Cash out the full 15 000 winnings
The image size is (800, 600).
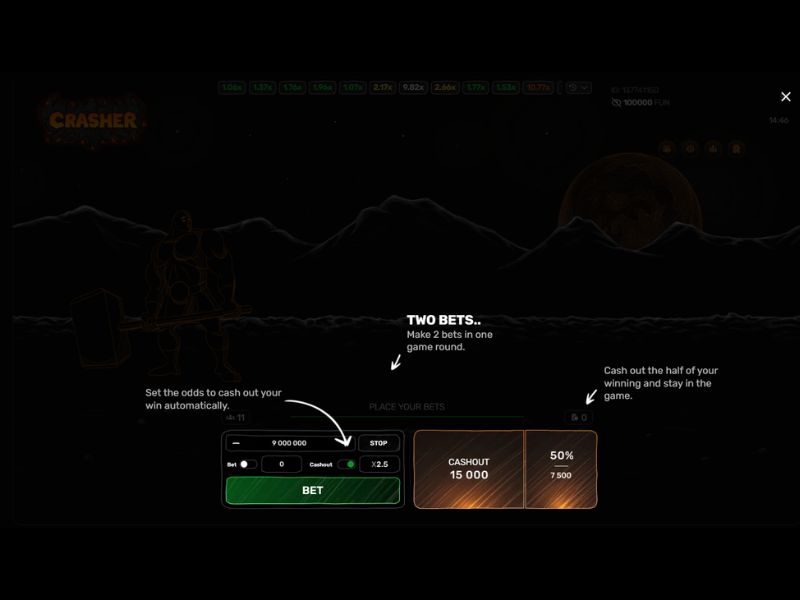pyautogui.click(x=468, y=469)
